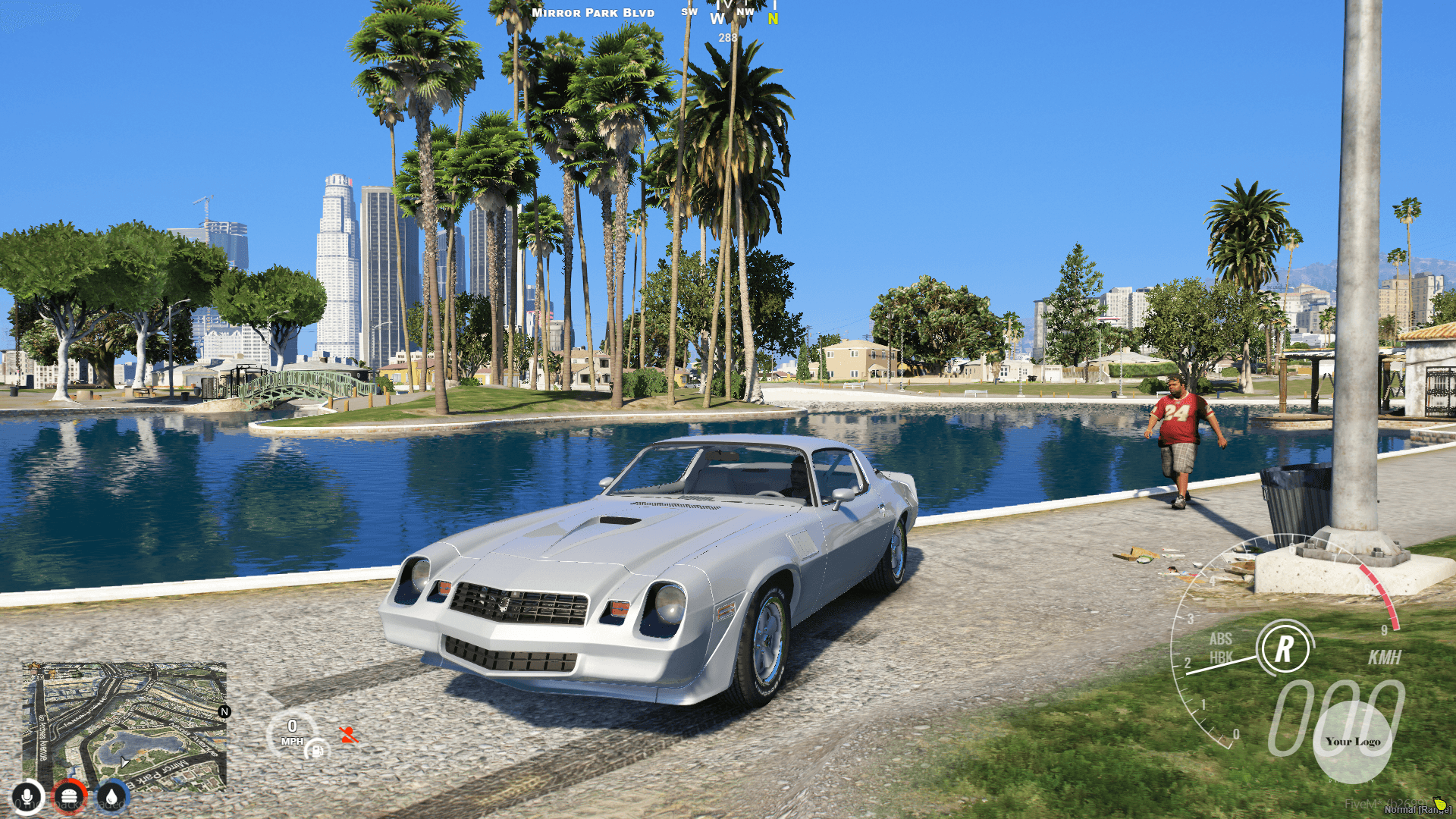This screenshot has height=819, width=1456.
Task: Toggle the NW marker on the compass
Action: tap(745, 12)
